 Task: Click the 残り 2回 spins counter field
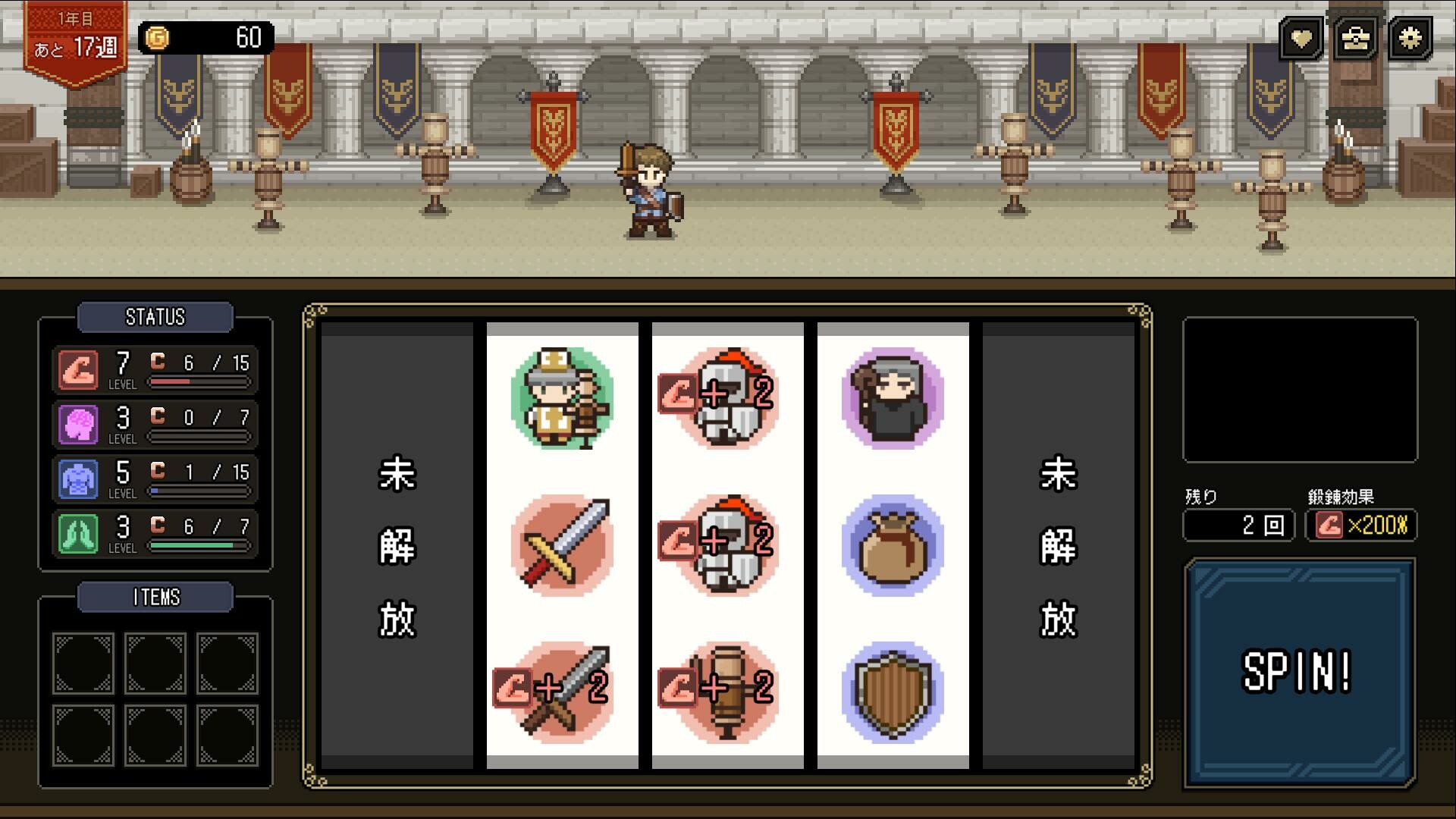[x=1238, y=525]
